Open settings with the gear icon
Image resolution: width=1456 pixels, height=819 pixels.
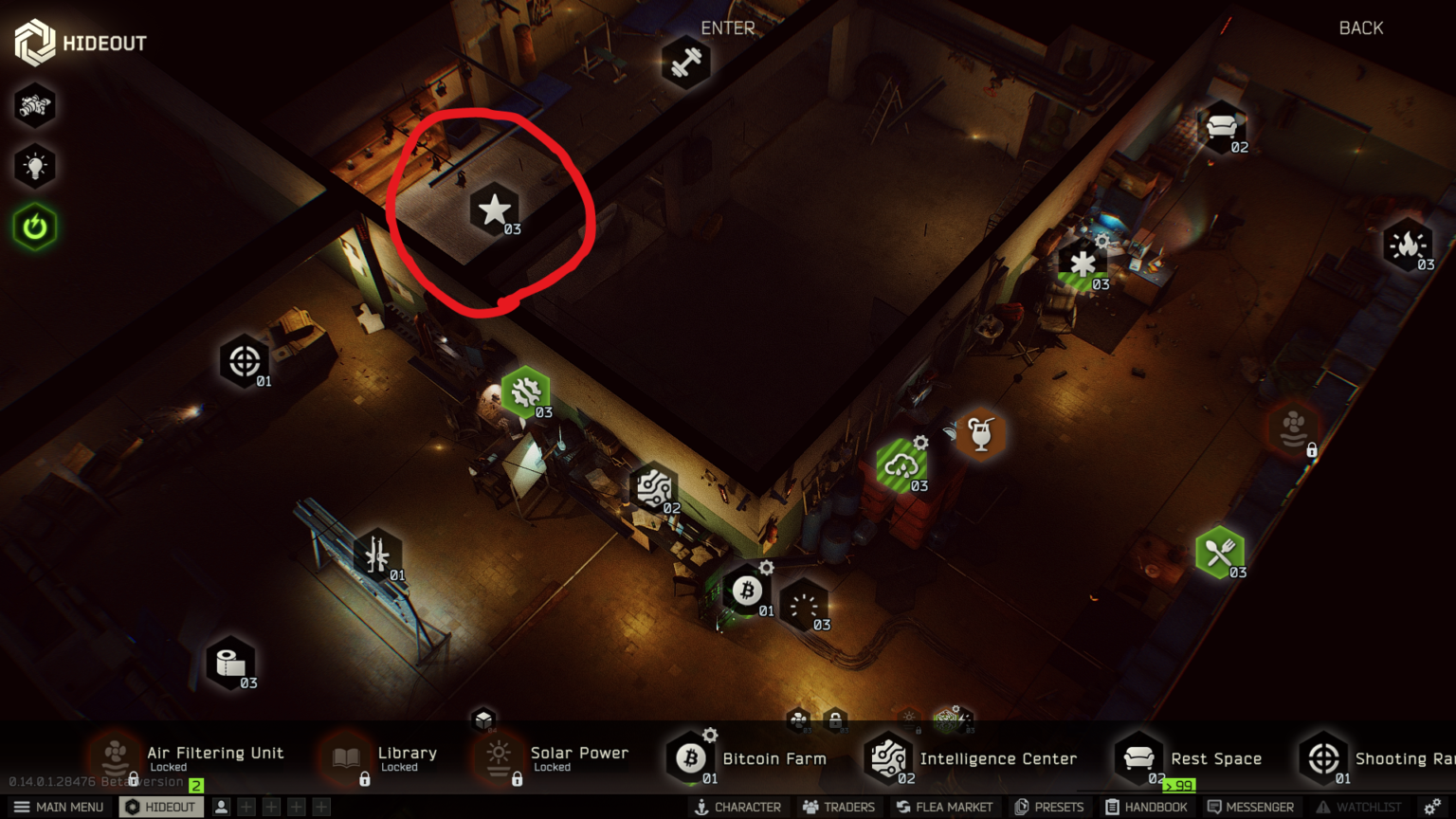pyautogui.click(x=1432, y=807)
